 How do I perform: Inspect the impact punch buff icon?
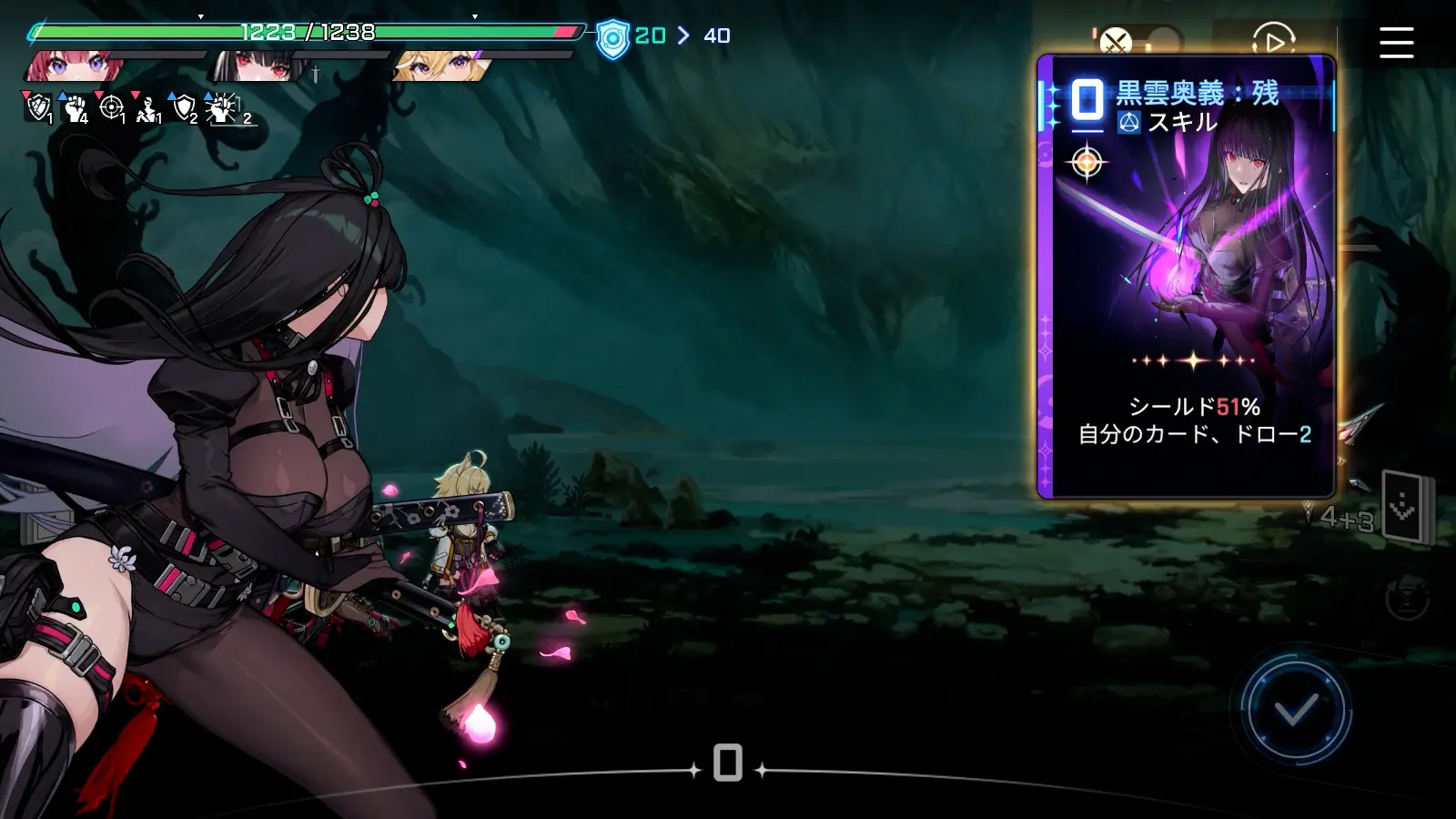(x=221, y=108)
